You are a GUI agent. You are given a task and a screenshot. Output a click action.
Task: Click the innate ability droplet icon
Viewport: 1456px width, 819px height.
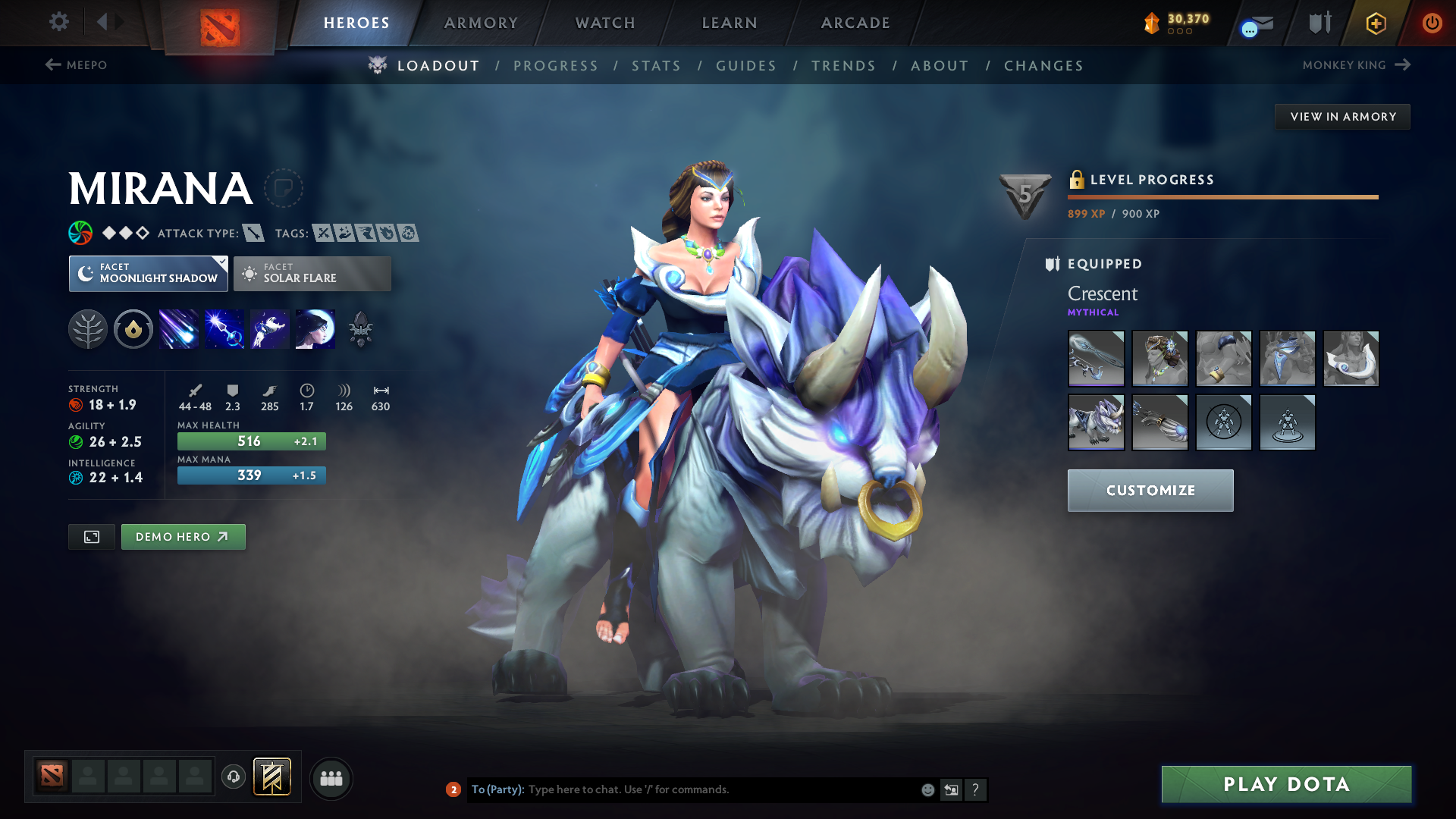(x=133, y=329)
